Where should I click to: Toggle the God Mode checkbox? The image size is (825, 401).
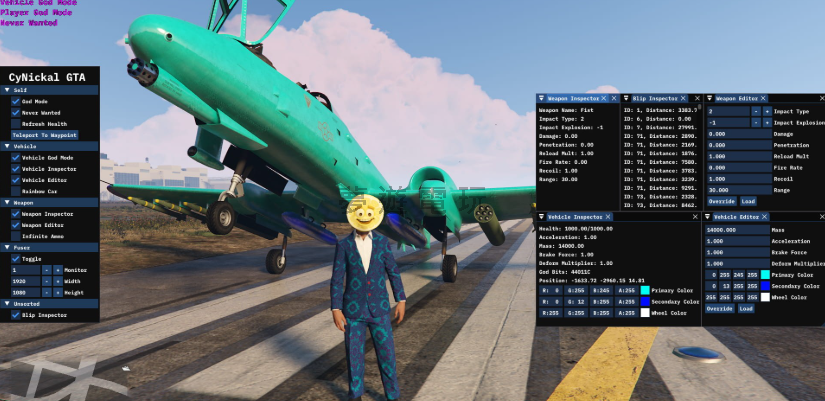16,101
